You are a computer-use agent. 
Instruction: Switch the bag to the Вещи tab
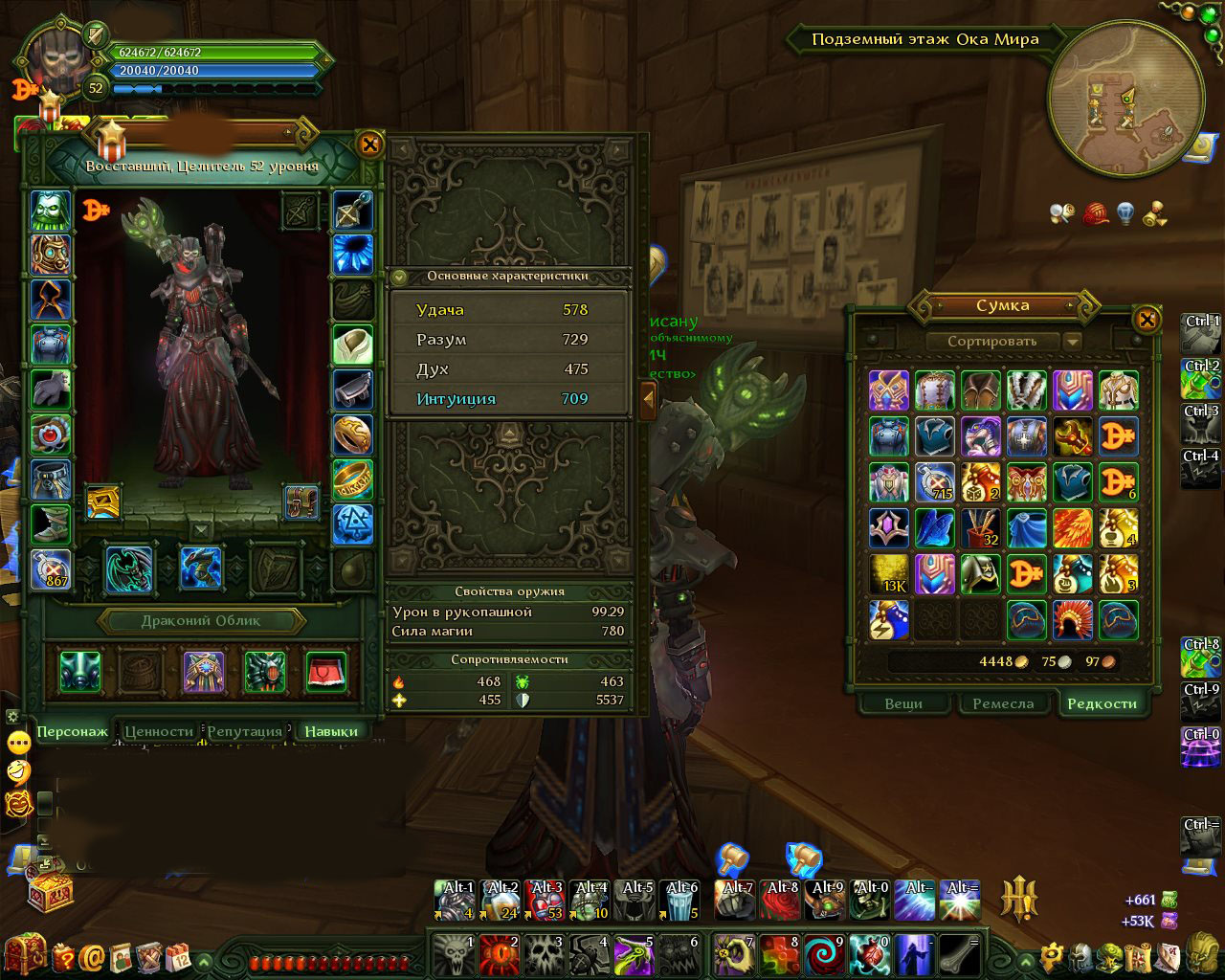point(903,703)
